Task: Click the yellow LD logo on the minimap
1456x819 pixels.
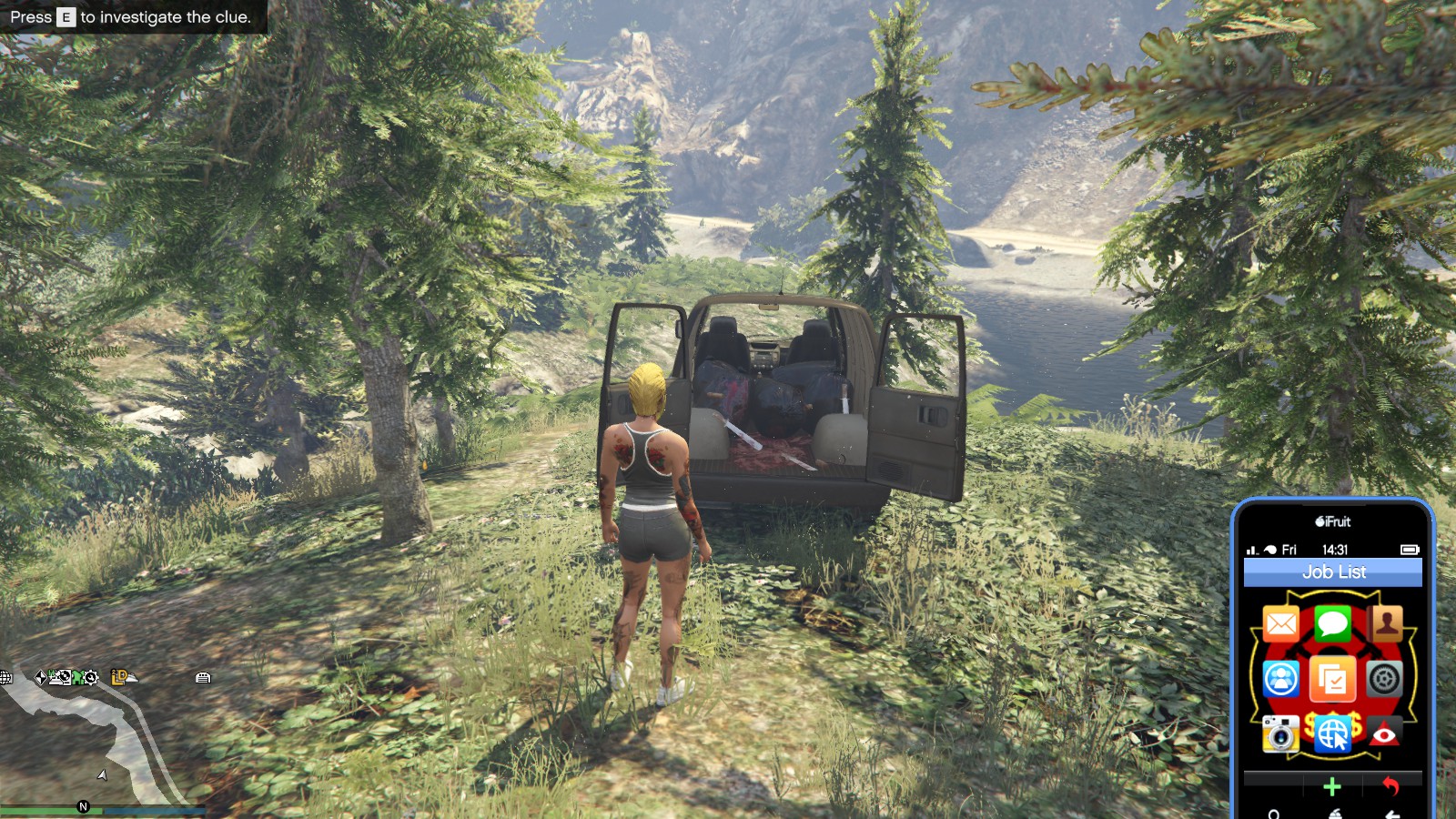Action: click(x=118, y=677)
